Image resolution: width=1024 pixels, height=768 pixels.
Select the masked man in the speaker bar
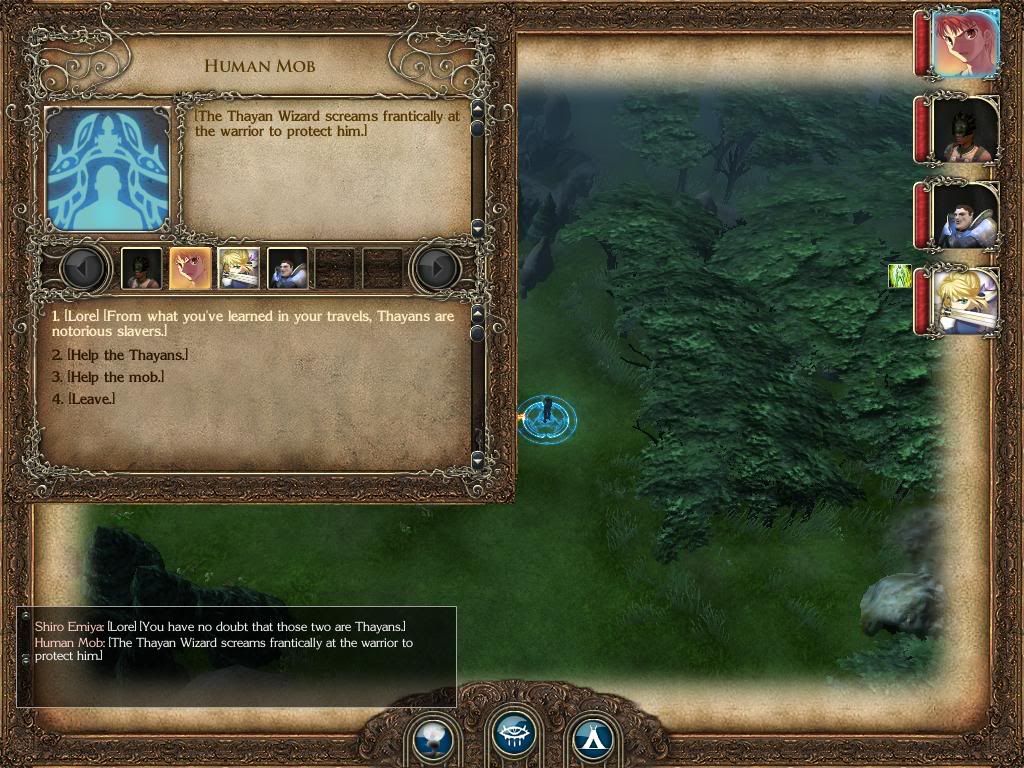pyautogui.click(x=141, y=268)
